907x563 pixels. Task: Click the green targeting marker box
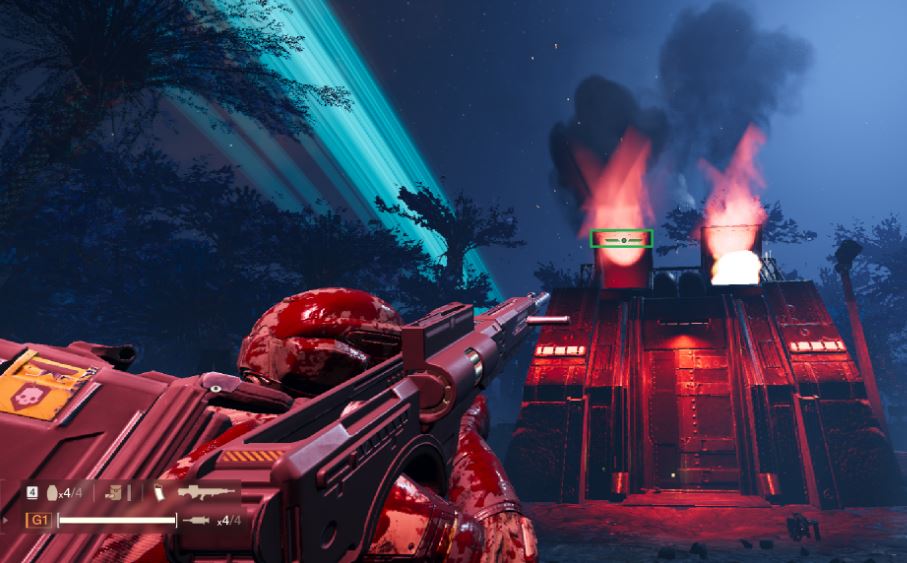[621, 238]
